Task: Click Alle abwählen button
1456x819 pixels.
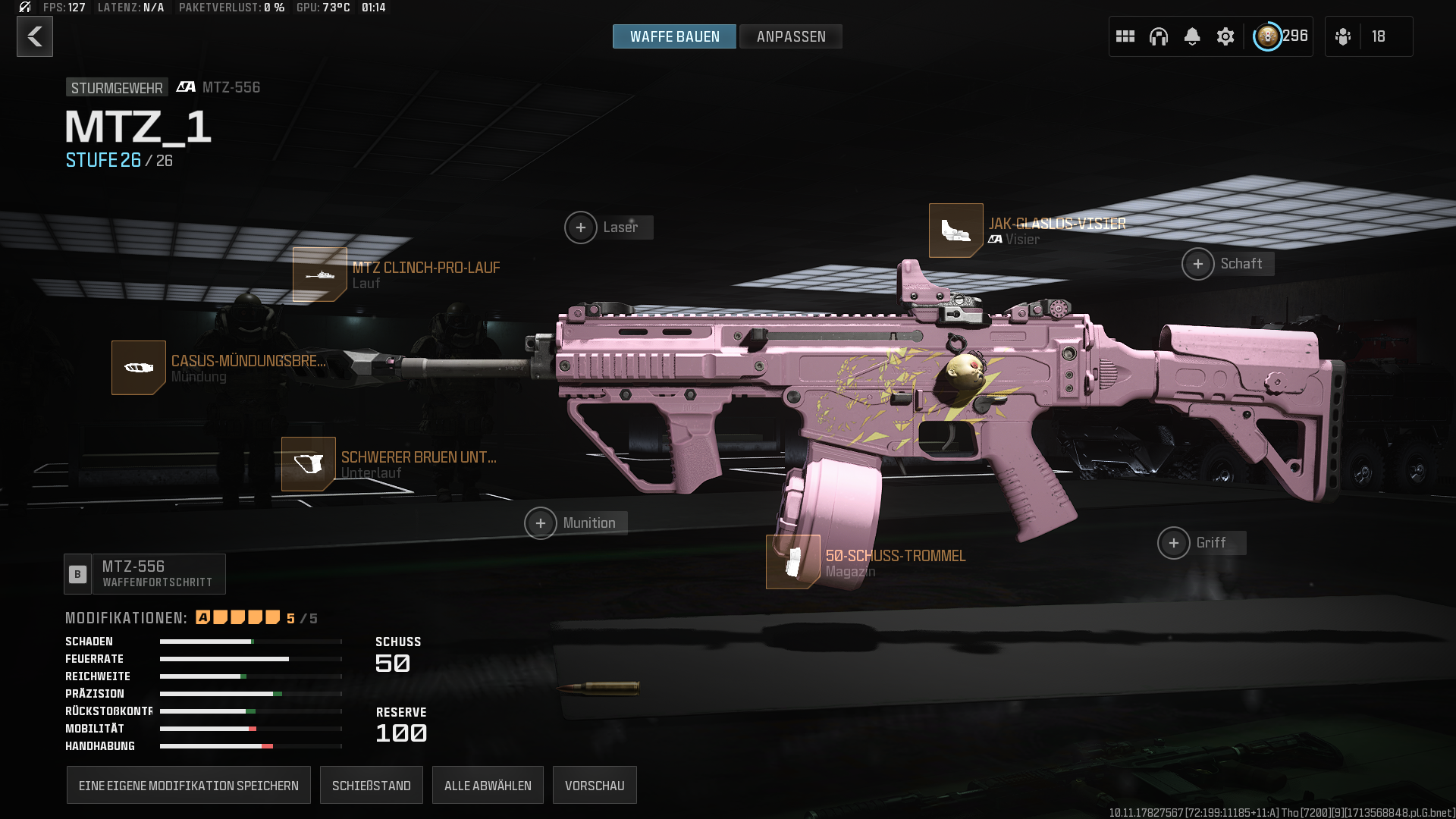Action: 488,786
